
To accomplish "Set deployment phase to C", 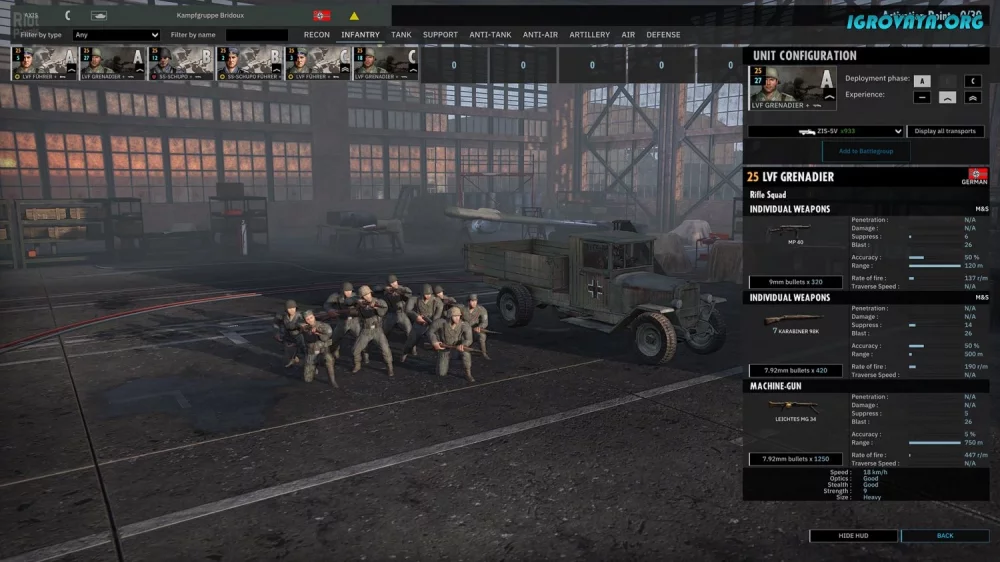I will pos(972,81).
